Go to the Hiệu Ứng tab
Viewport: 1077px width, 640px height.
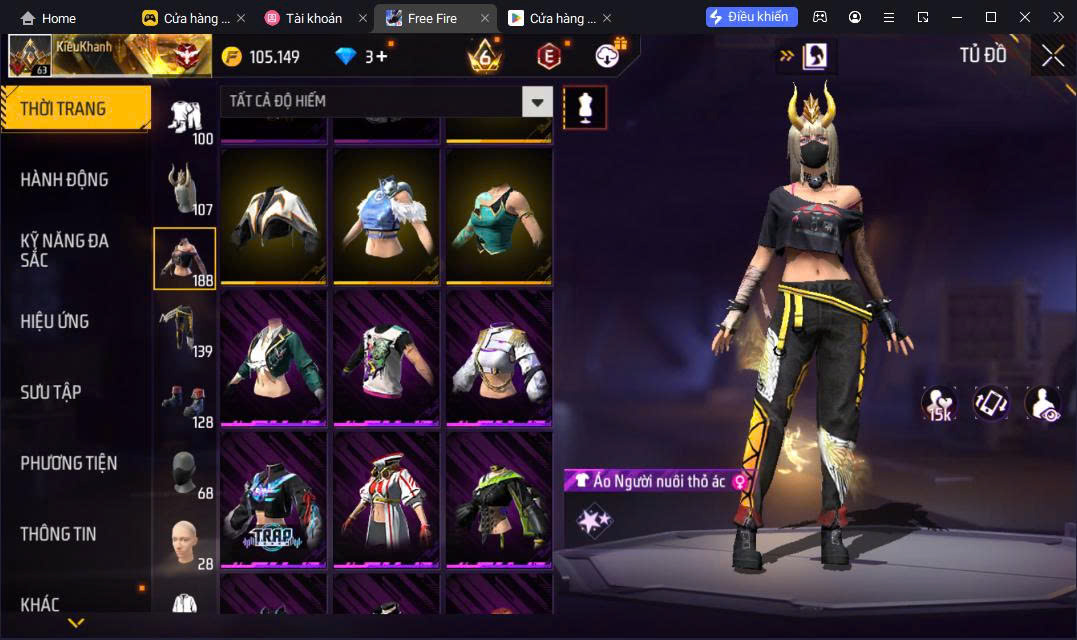click(x=55, y=321)
